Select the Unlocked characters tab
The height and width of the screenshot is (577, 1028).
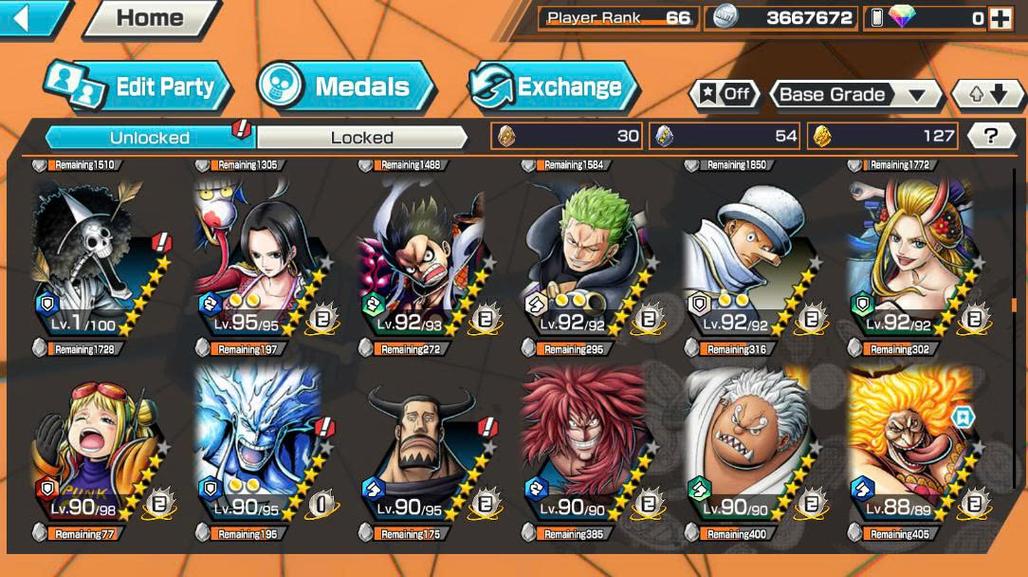pyautogui.click(x=150, y=137)
